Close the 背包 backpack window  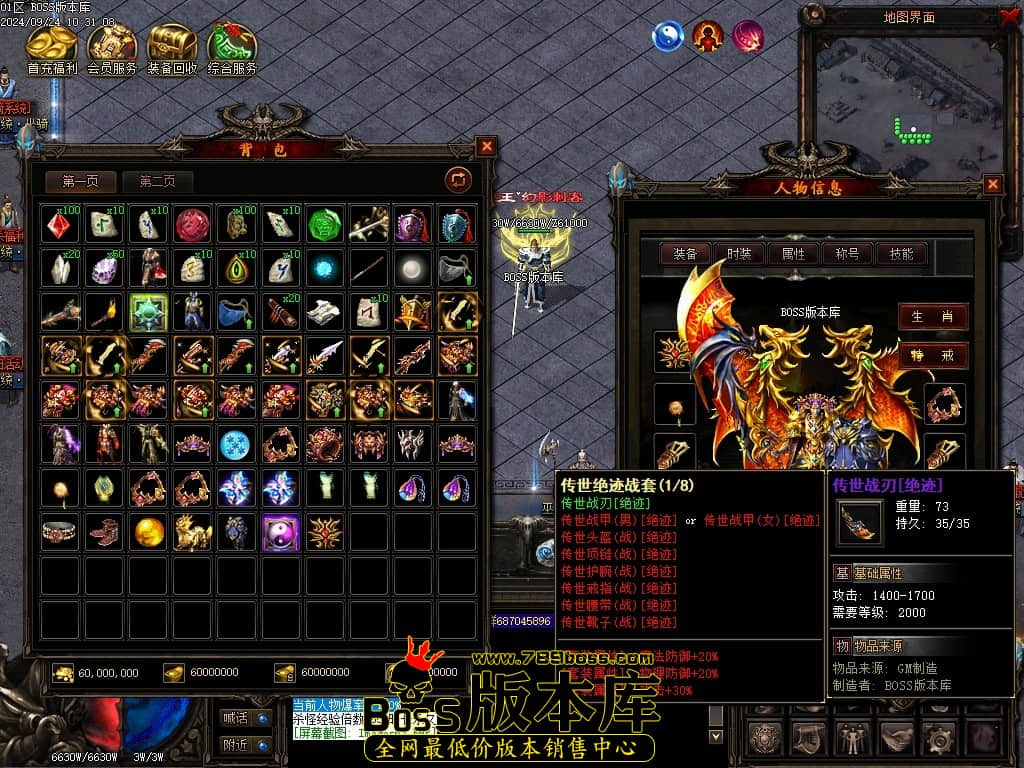click(486, 147)
